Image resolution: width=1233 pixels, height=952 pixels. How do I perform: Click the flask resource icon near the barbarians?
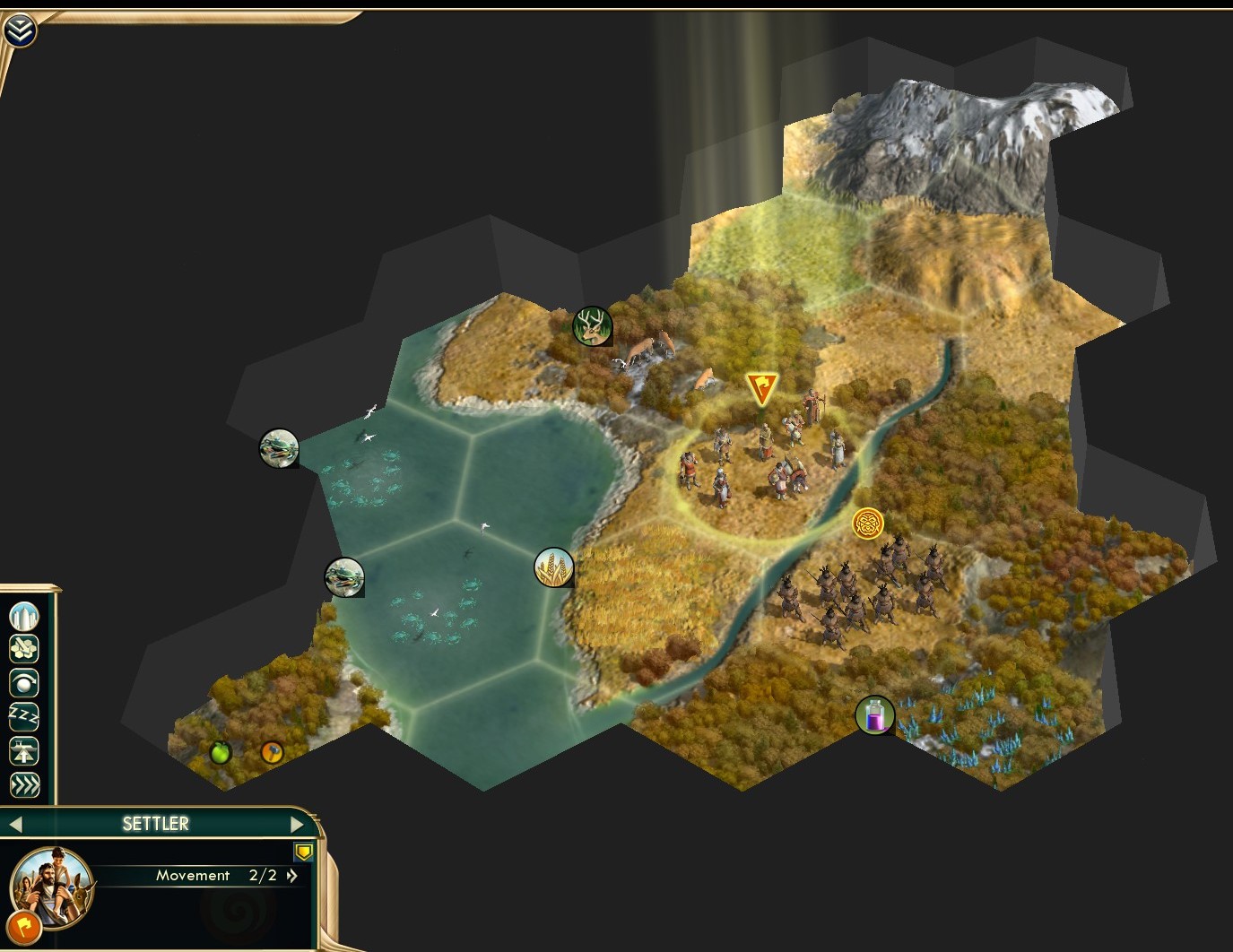[876, 716]
